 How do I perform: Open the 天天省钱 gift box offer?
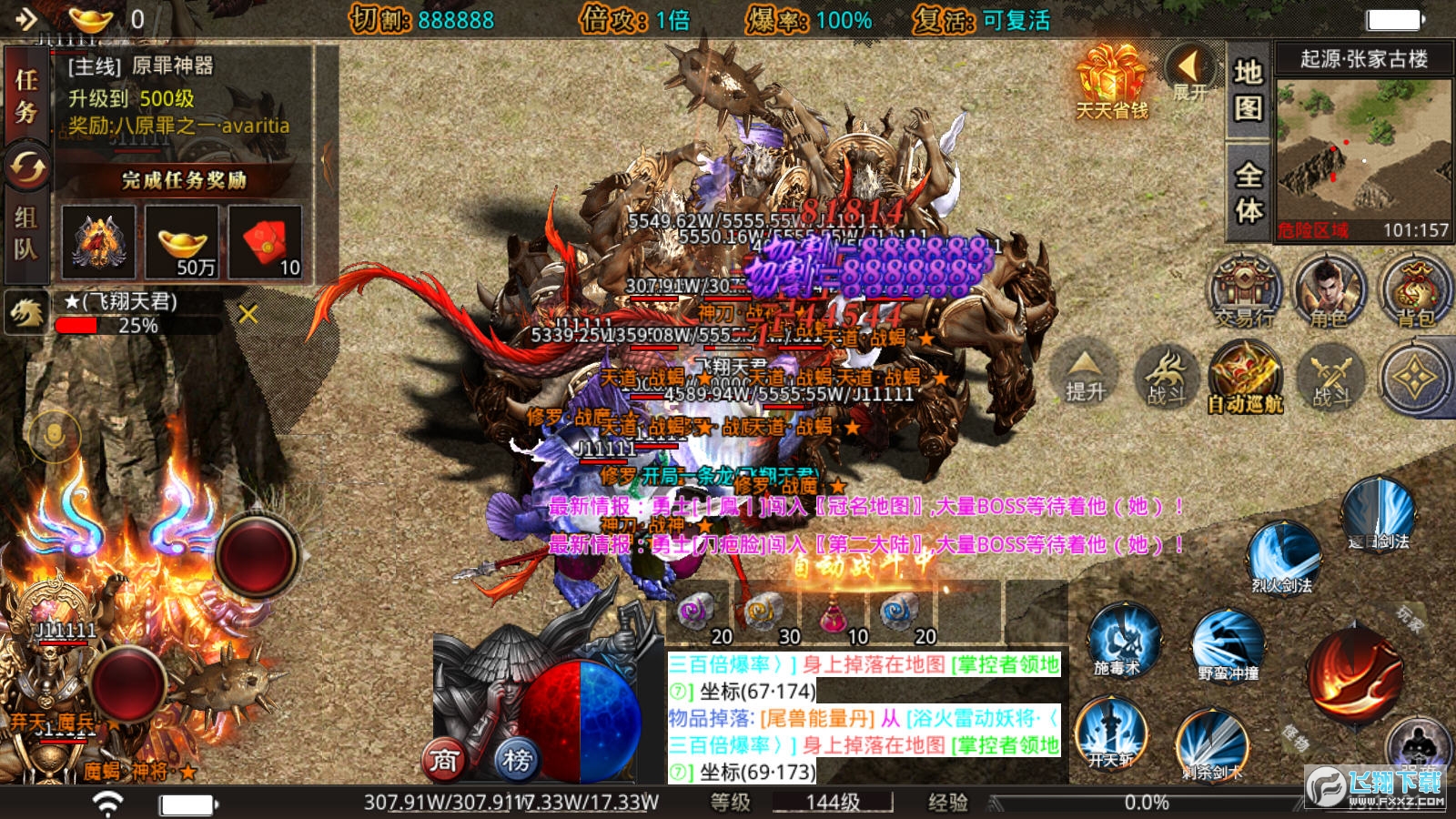click(1111, 82)
